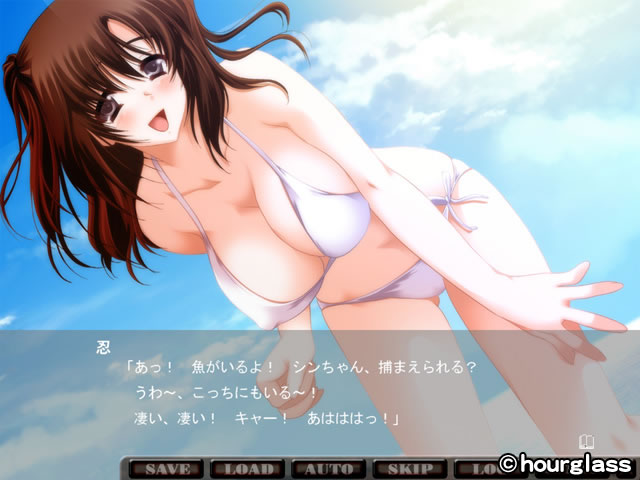This screenshot has width=640, height=480.
Task: Click the small book icon above the buttons
Action: click(x=587, y=439)
